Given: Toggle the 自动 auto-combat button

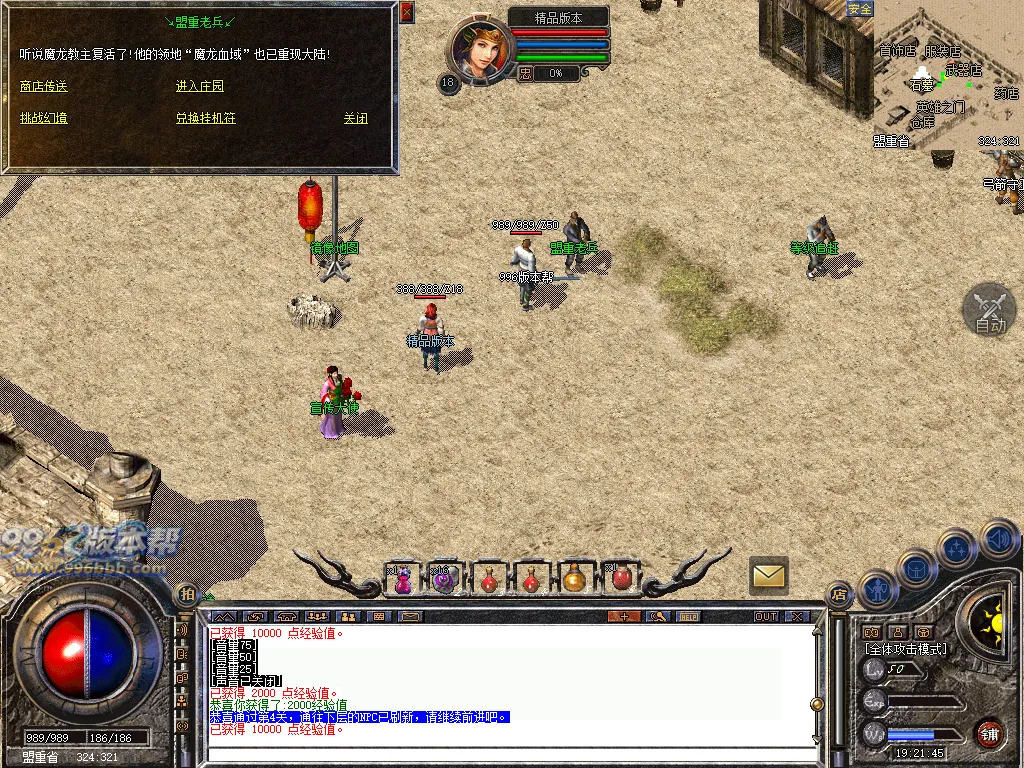Looking at the screenshot, I should coord(989,310).
